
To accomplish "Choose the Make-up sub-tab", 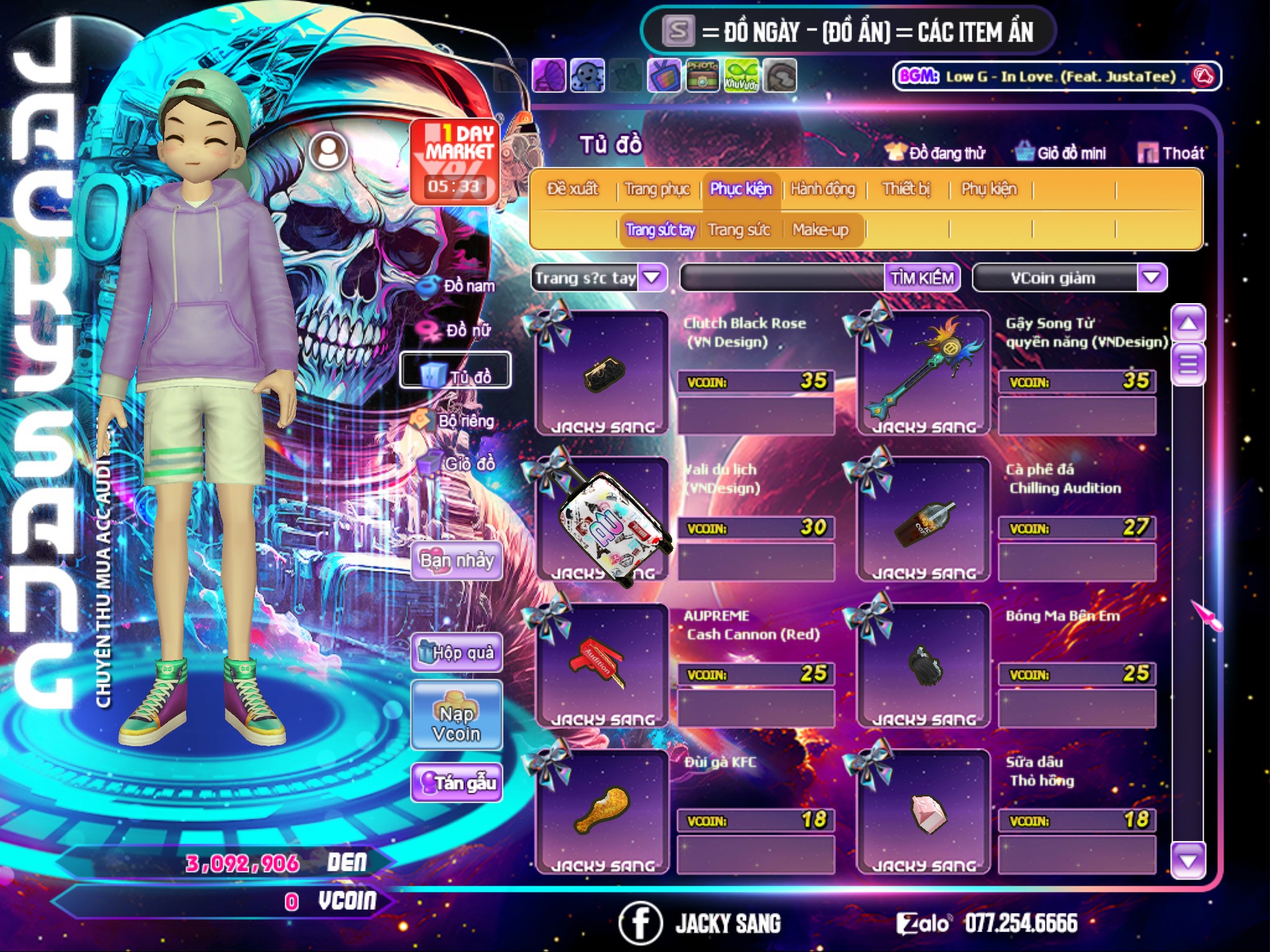I will [820, 230].
